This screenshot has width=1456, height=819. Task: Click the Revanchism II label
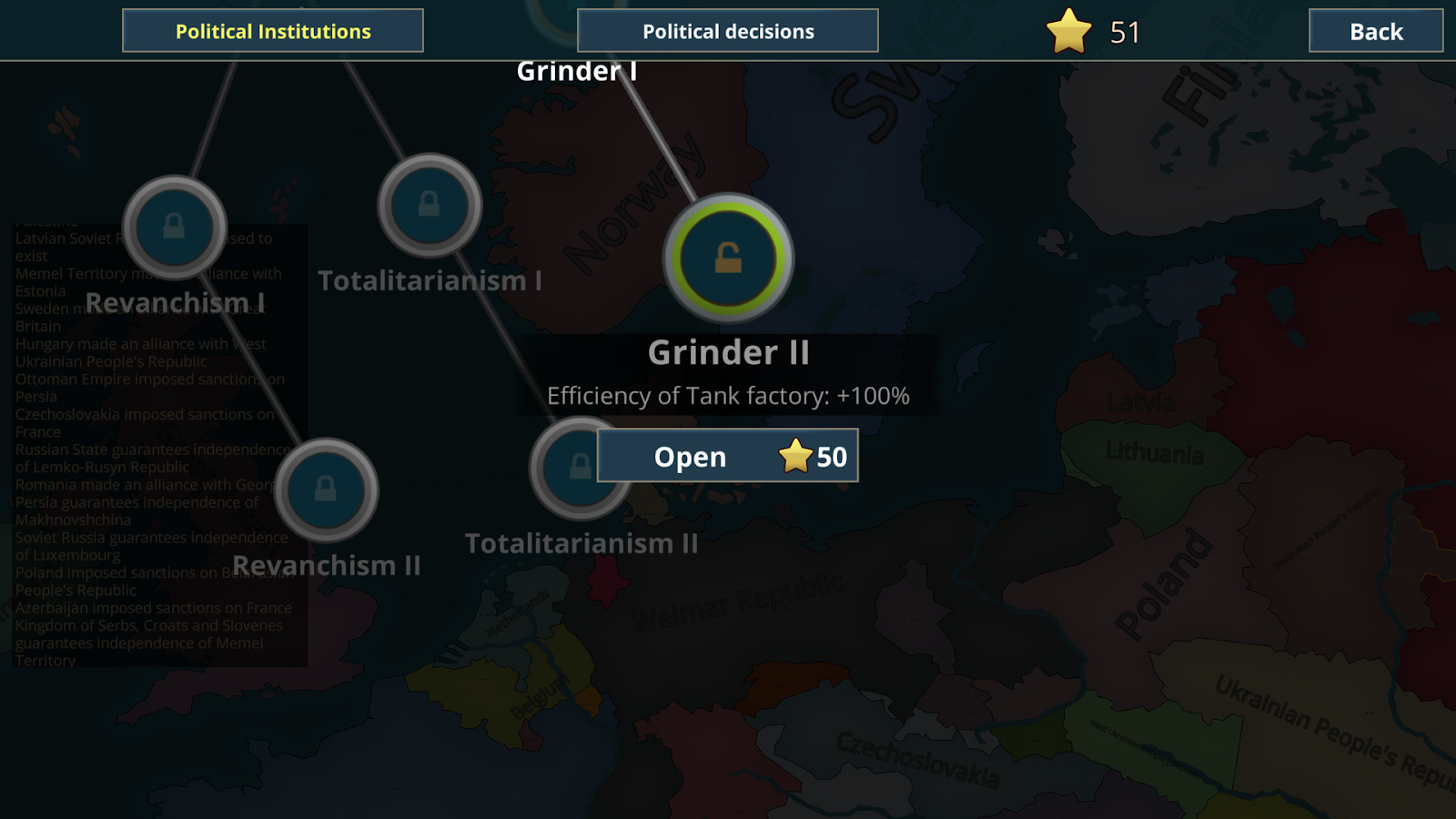point(328,565)
